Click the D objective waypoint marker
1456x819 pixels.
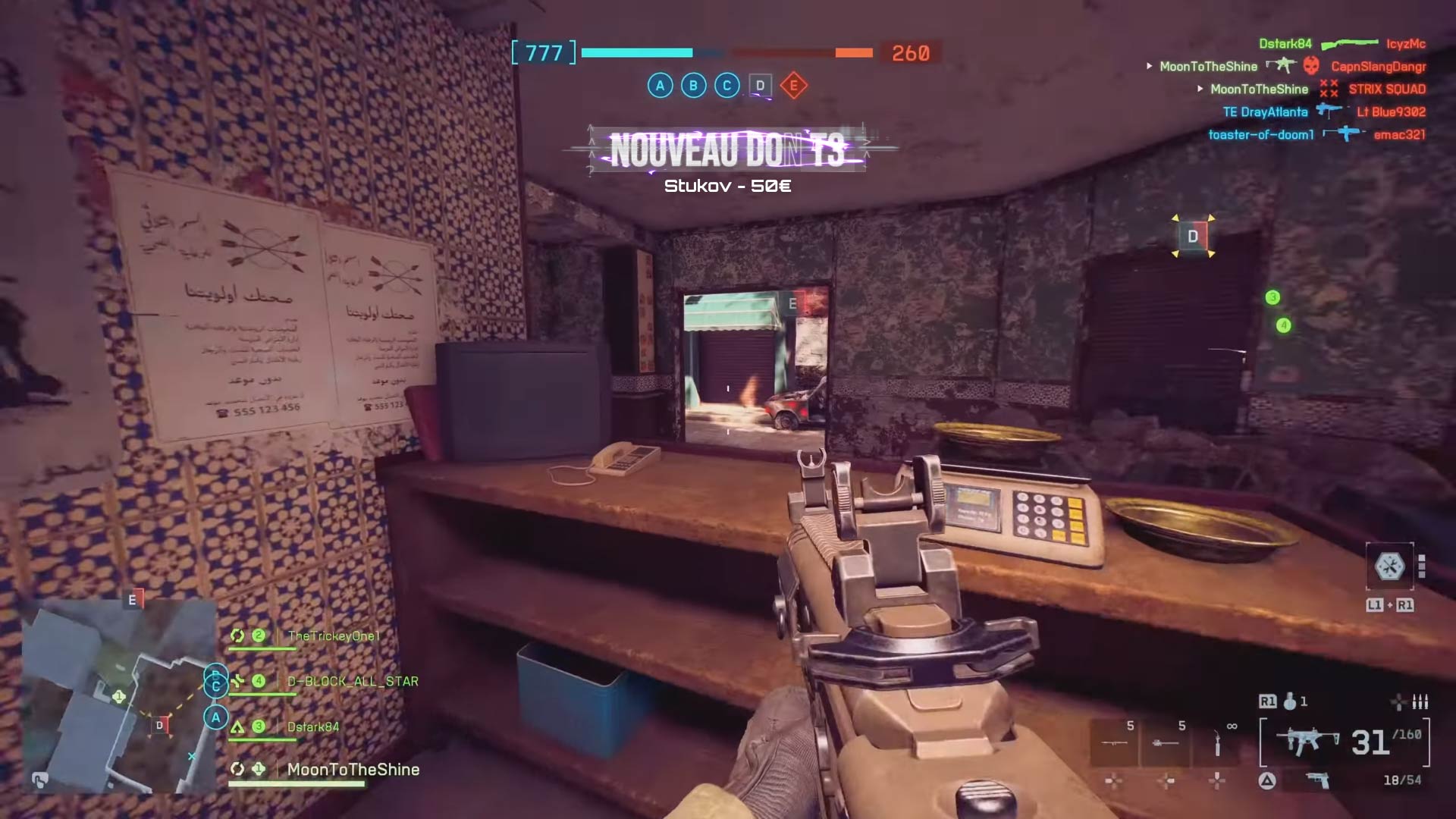coord(1193,237)
